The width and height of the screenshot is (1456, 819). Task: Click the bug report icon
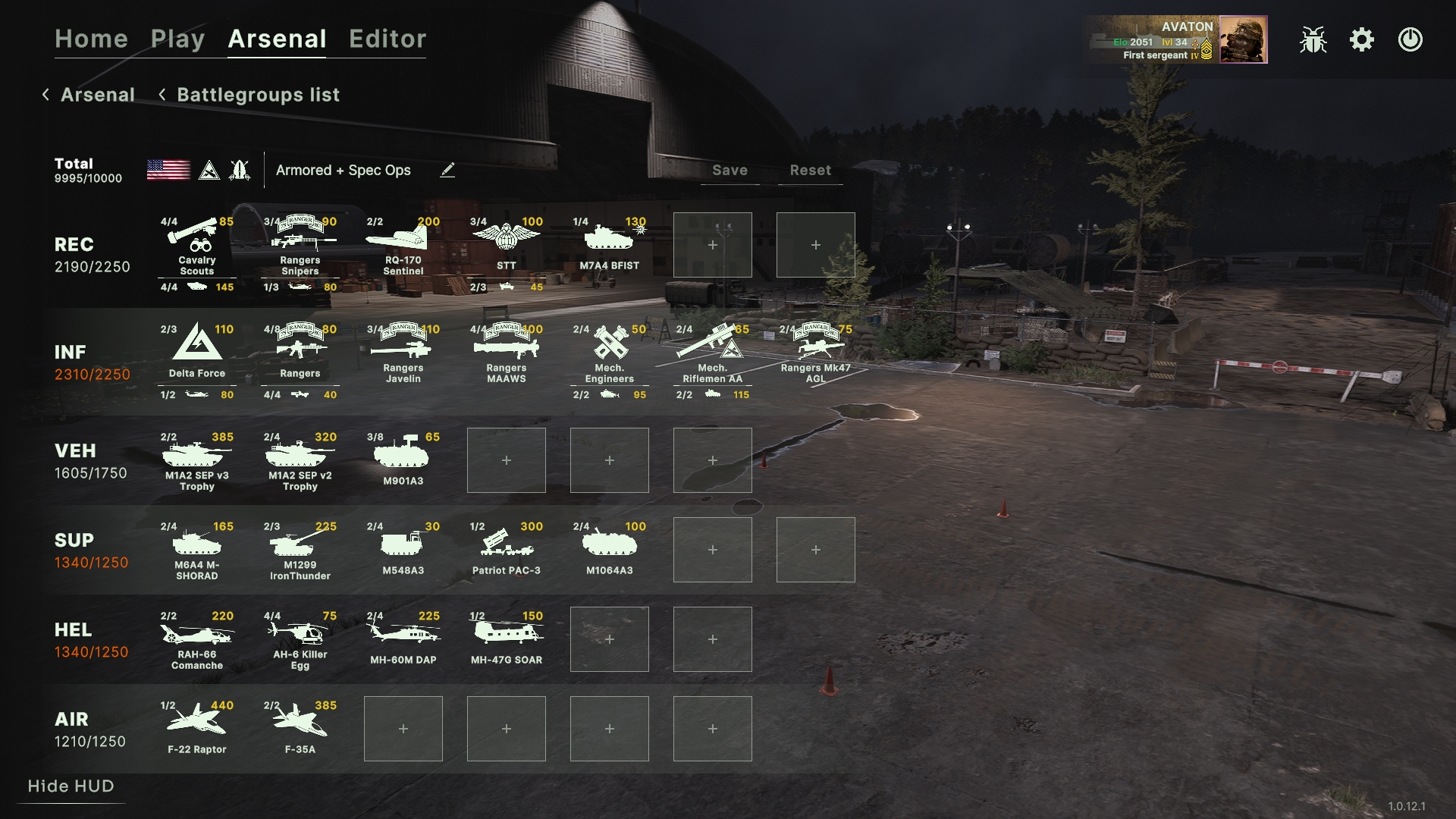pyautogui.click(x=1313, y=39)
